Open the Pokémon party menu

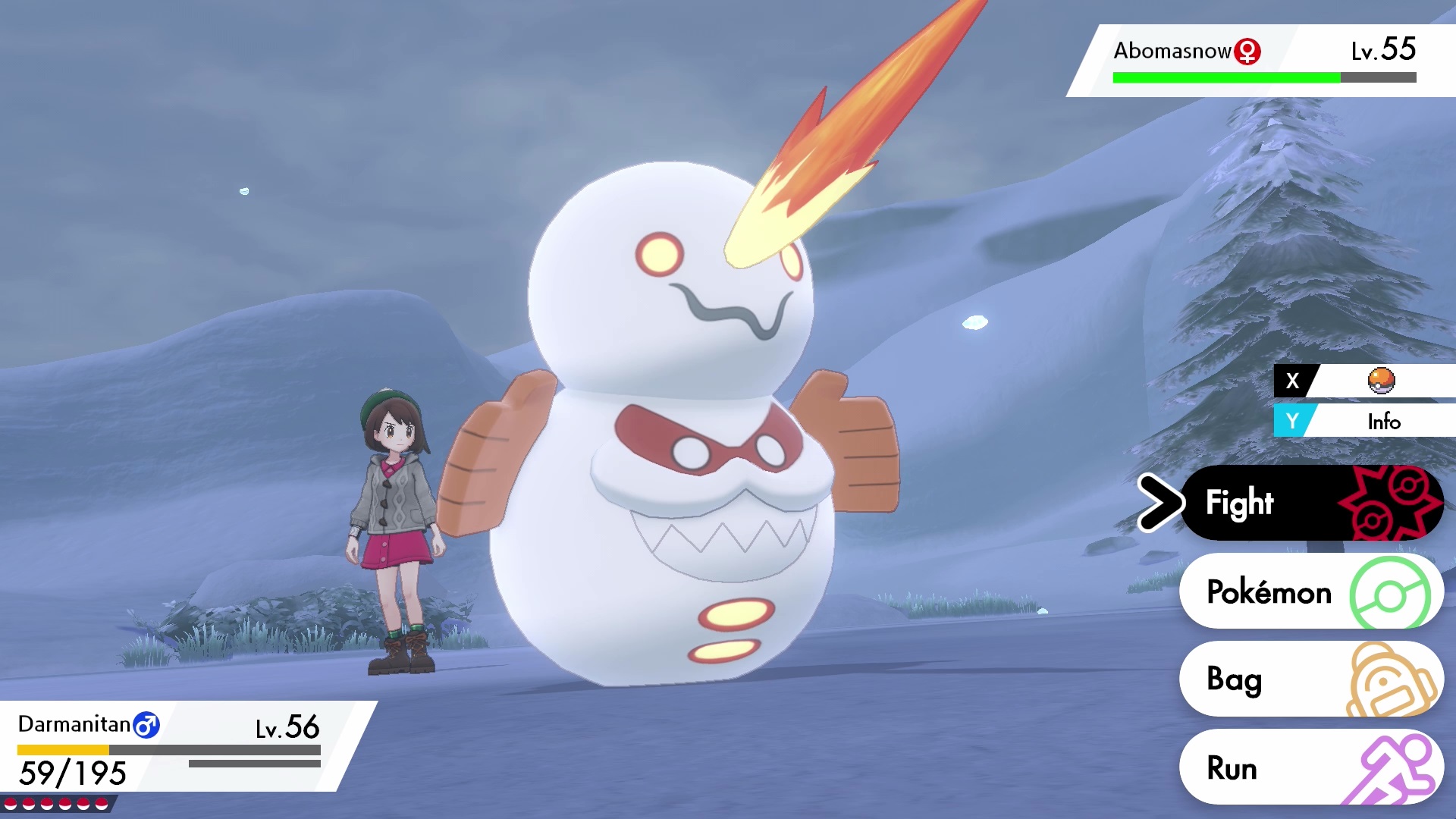1310,591
